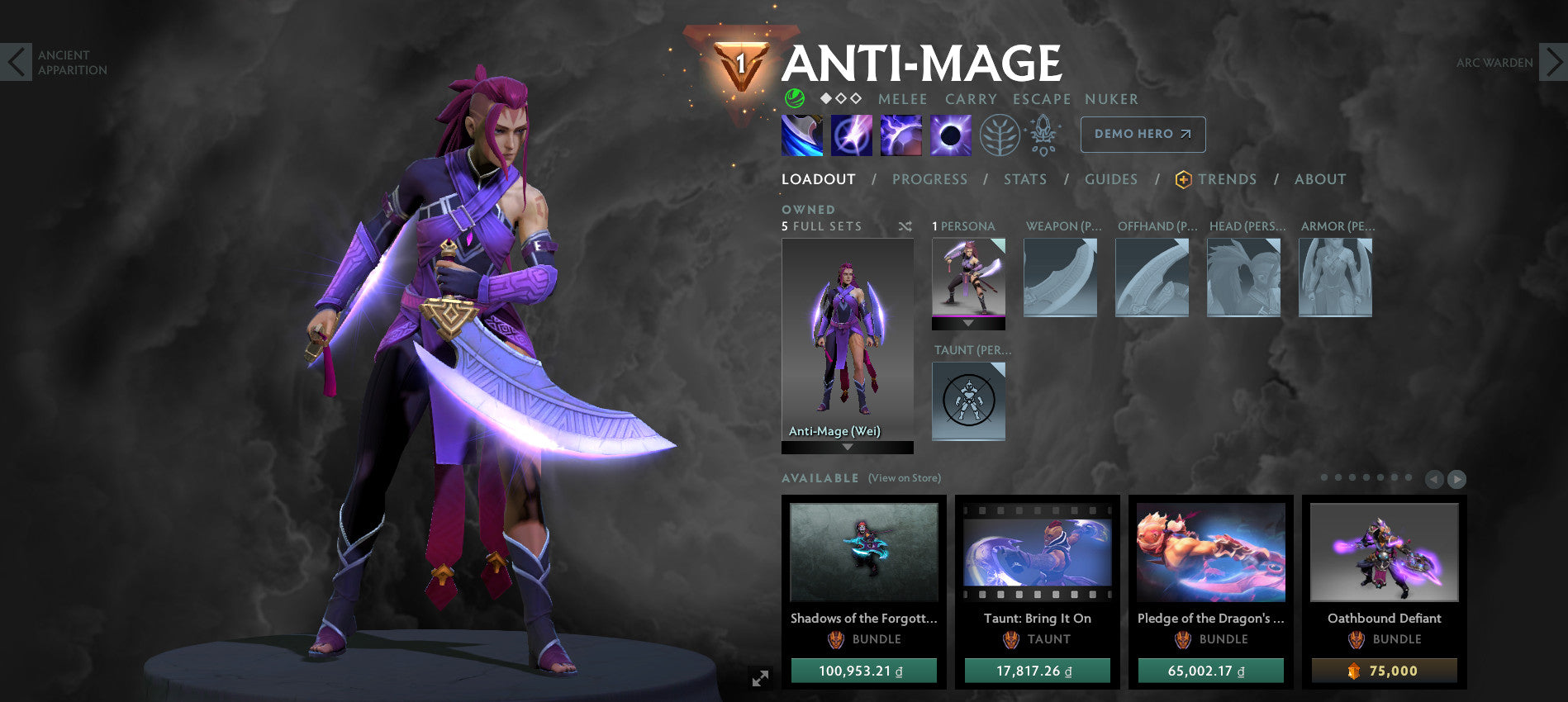The image size is (1568, 702).
Task: Open View on Store link
Action: point(905,477)
